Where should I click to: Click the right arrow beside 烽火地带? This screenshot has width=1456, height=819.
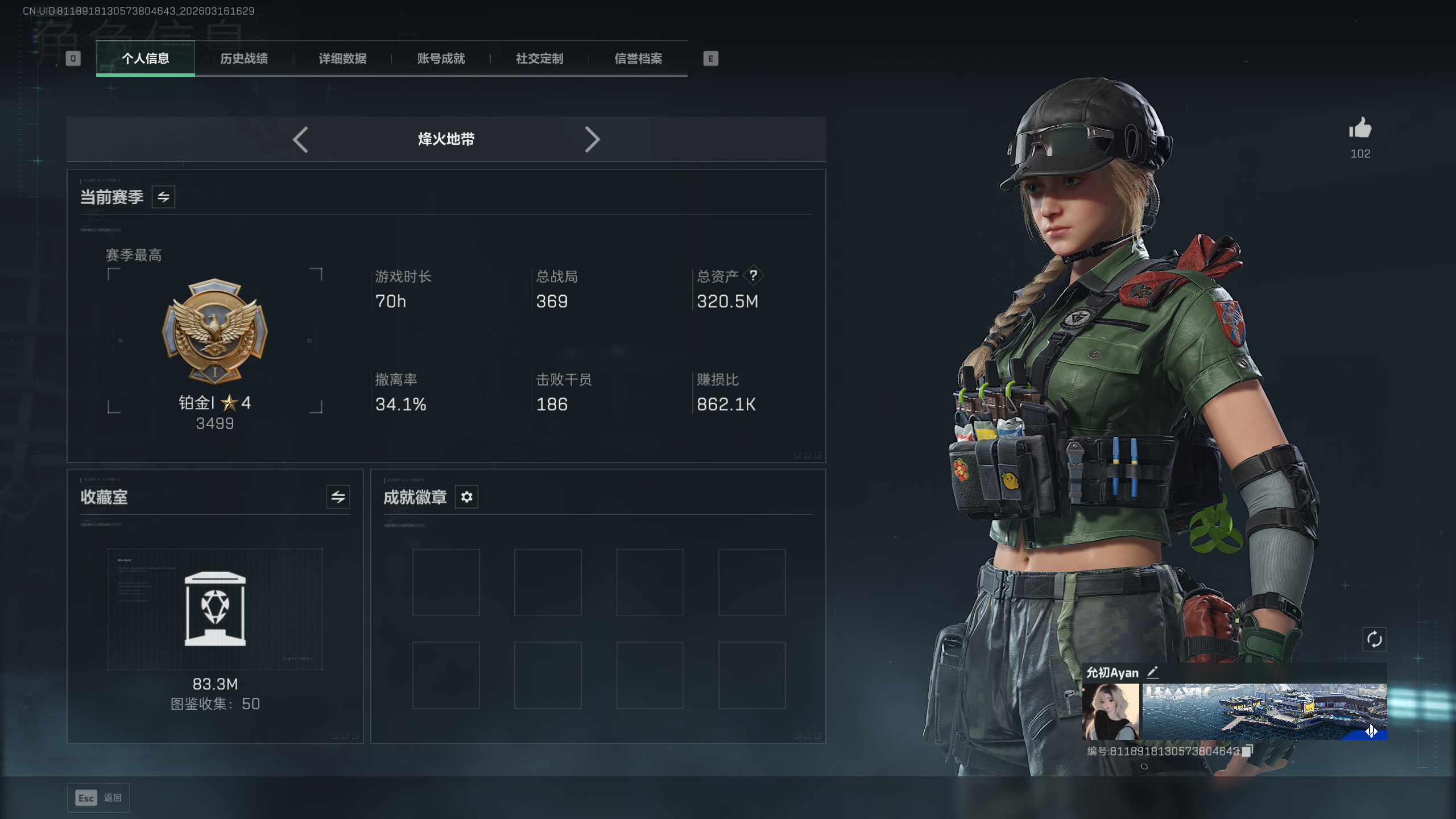pyautogui.click(x=592, y=139)
